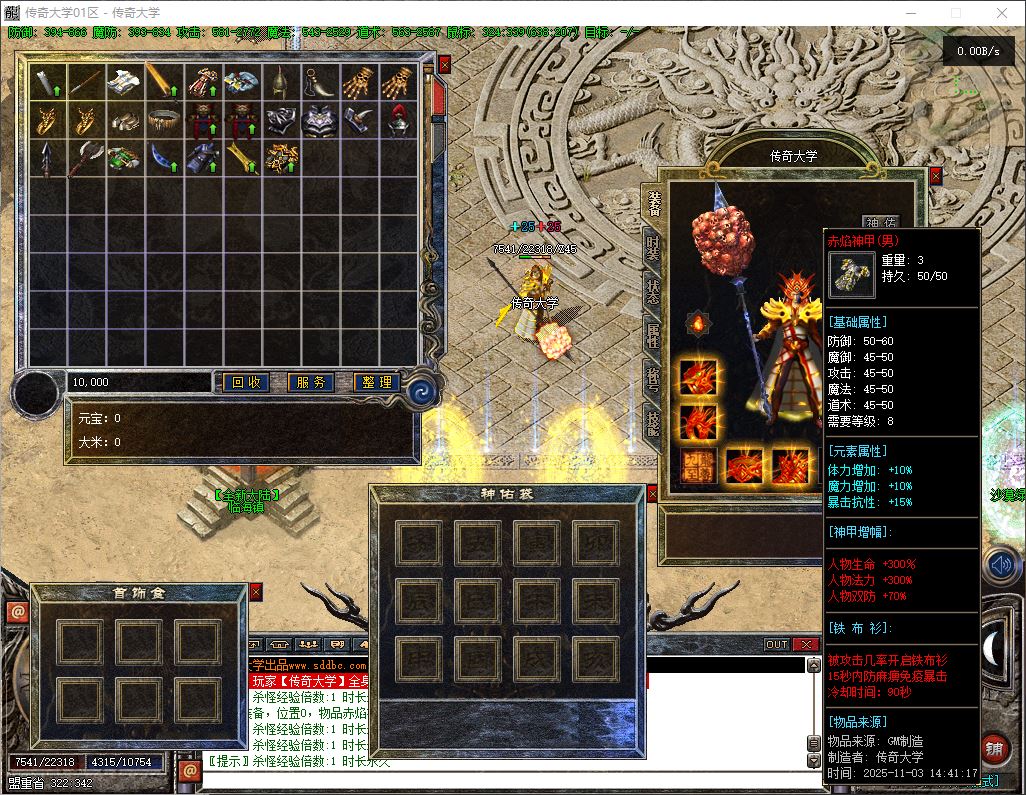Toggle the sound speaker button
The width and height of the screenshot is (1026, 795).
998,567
